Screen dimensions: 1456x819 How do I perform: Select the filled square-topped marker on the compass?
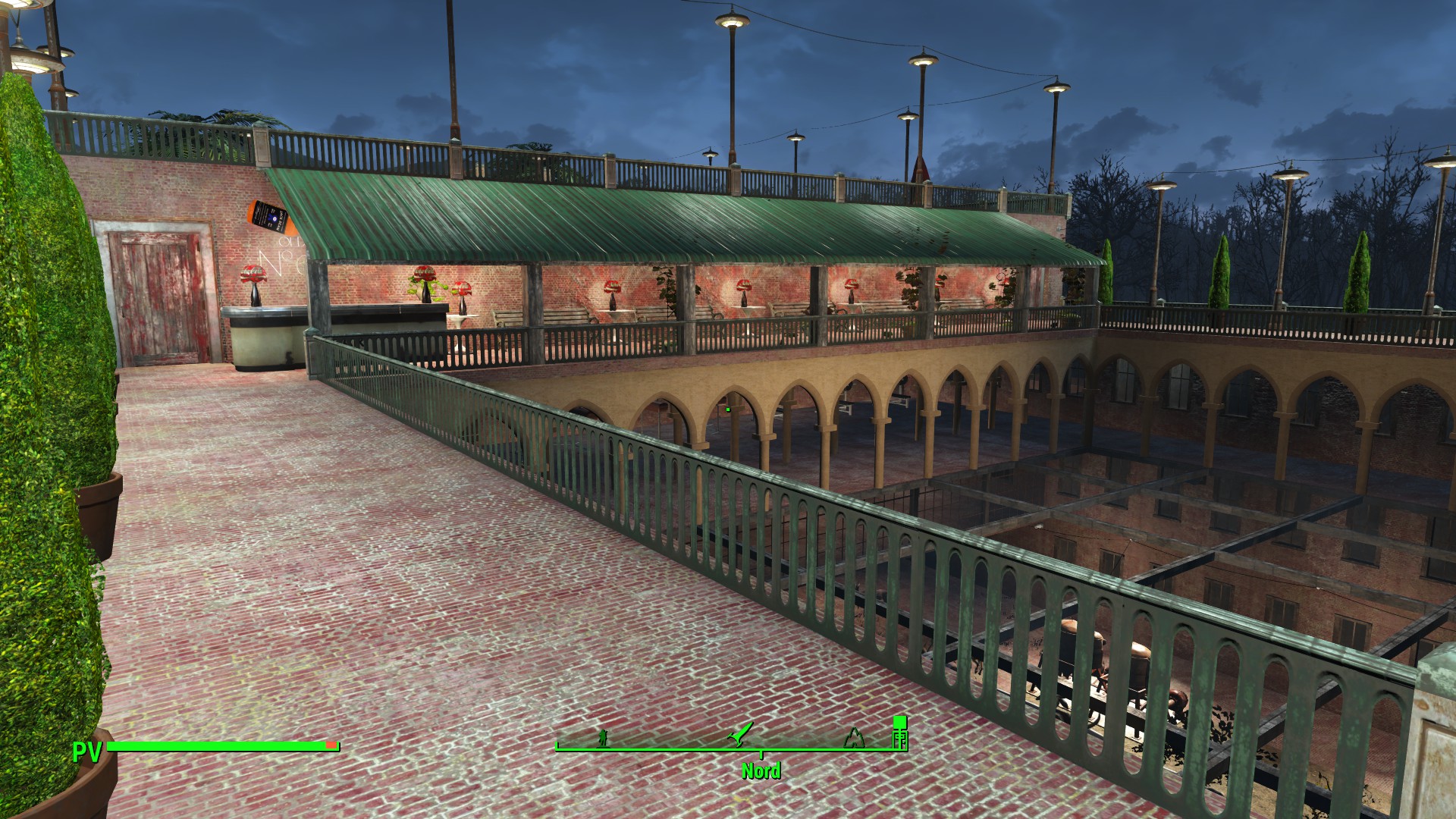(899, 733)
